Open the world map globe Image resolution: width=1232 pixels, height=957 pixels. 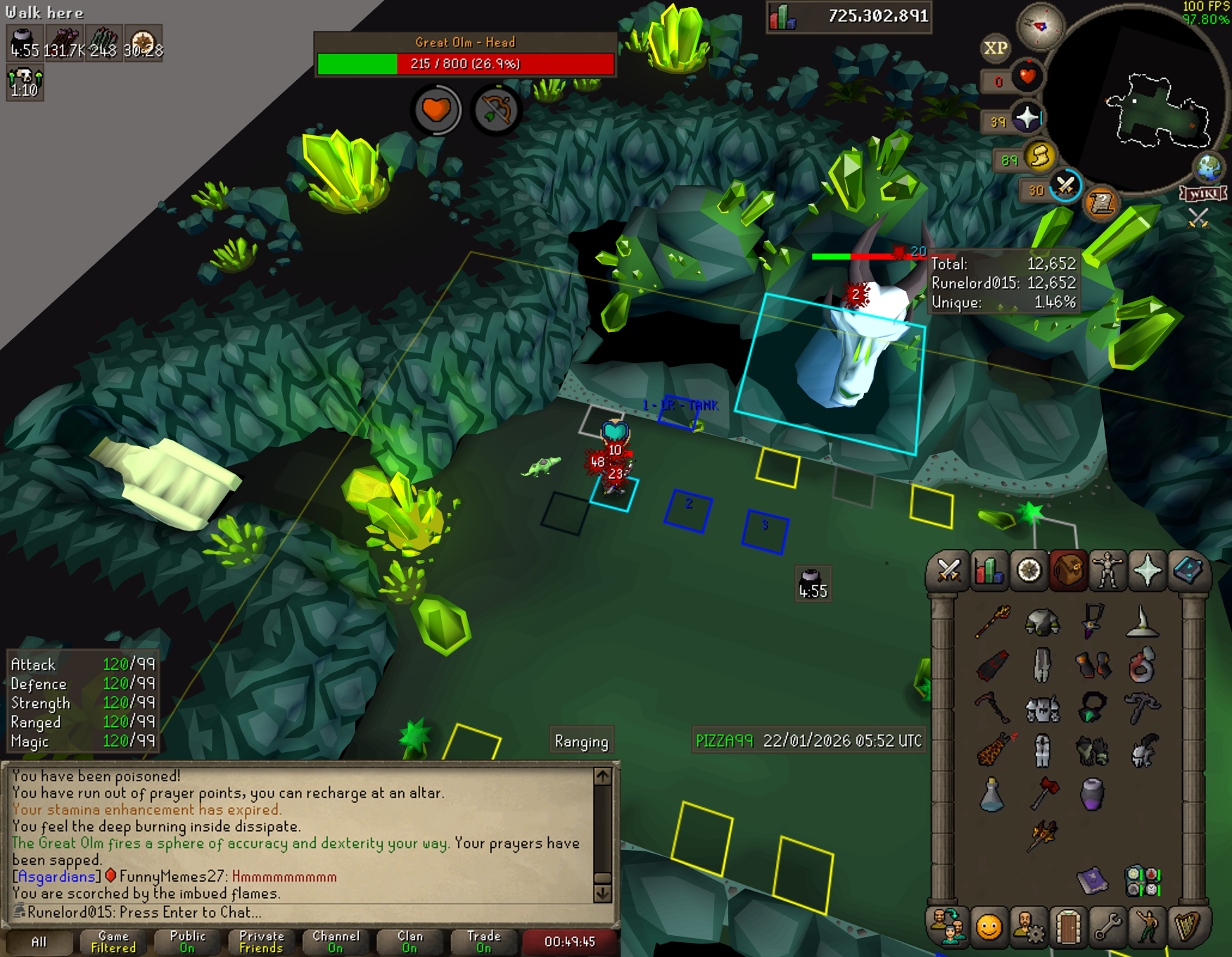coord(1209,167)
